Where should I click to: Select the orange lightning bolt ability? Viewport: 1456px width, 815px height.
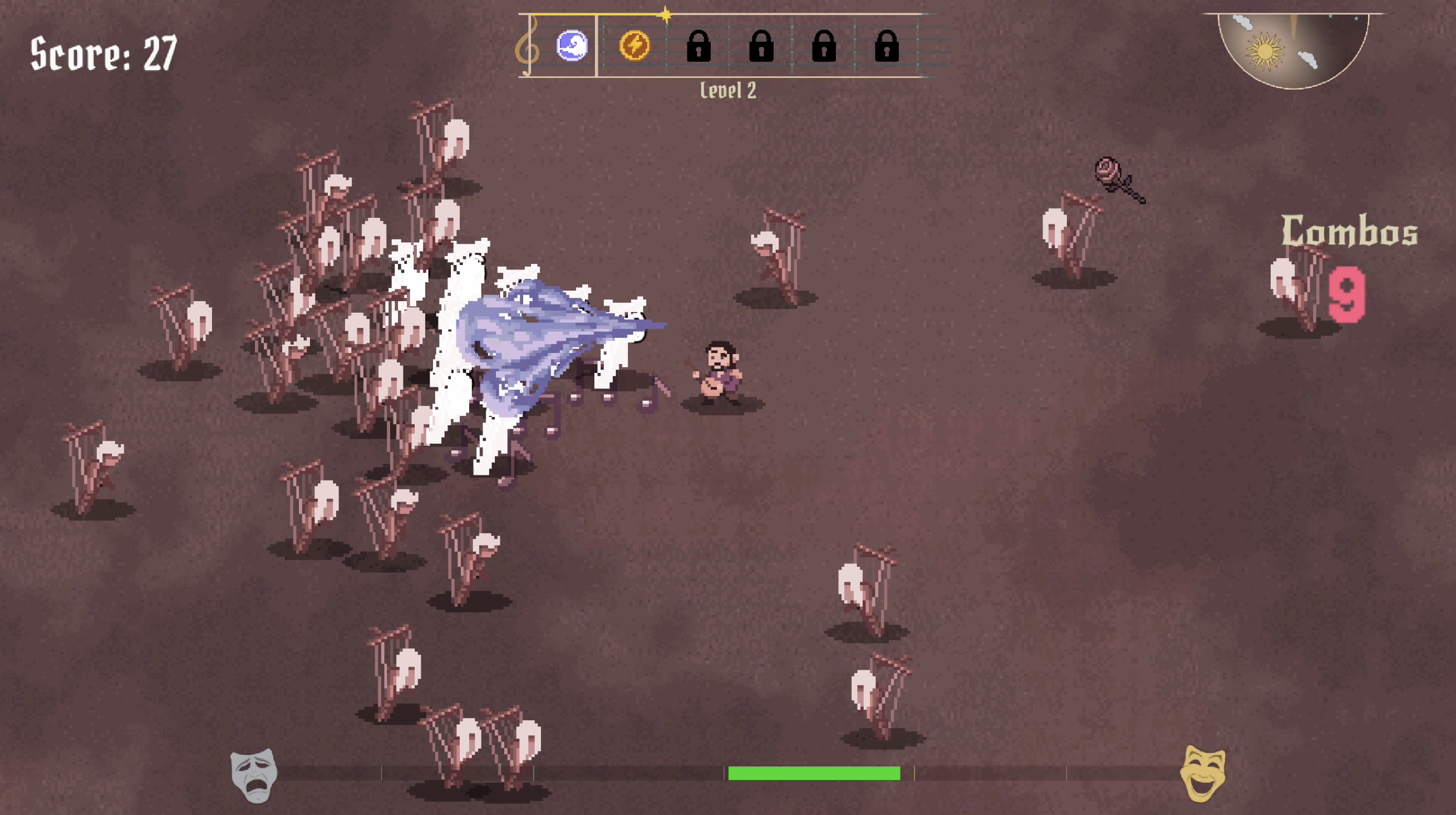coord(634,45)
